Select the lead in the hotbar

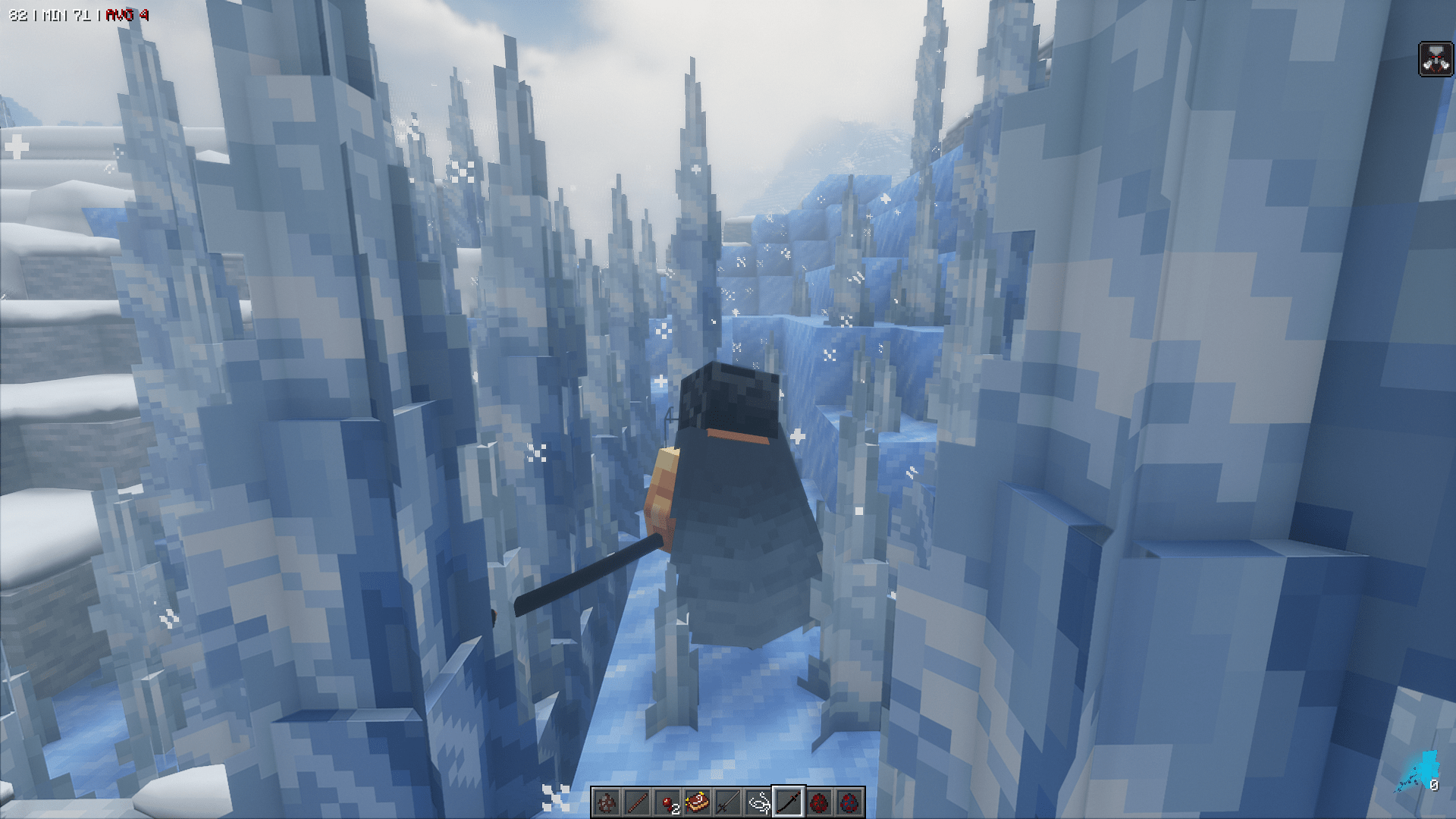coord(758,801)
